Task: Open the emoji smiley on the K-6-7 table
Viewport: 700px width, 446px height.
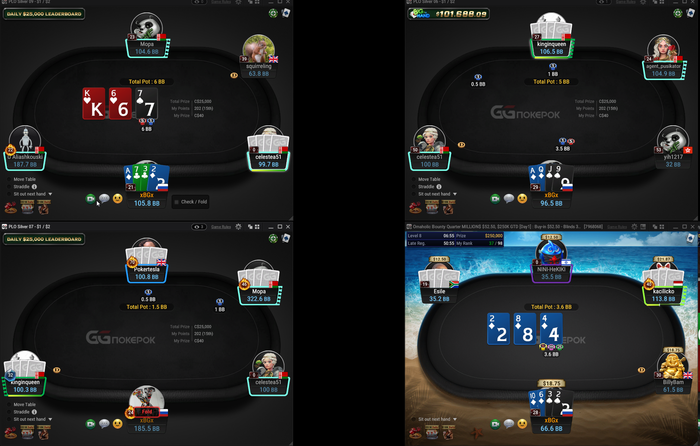Action: 117,199
